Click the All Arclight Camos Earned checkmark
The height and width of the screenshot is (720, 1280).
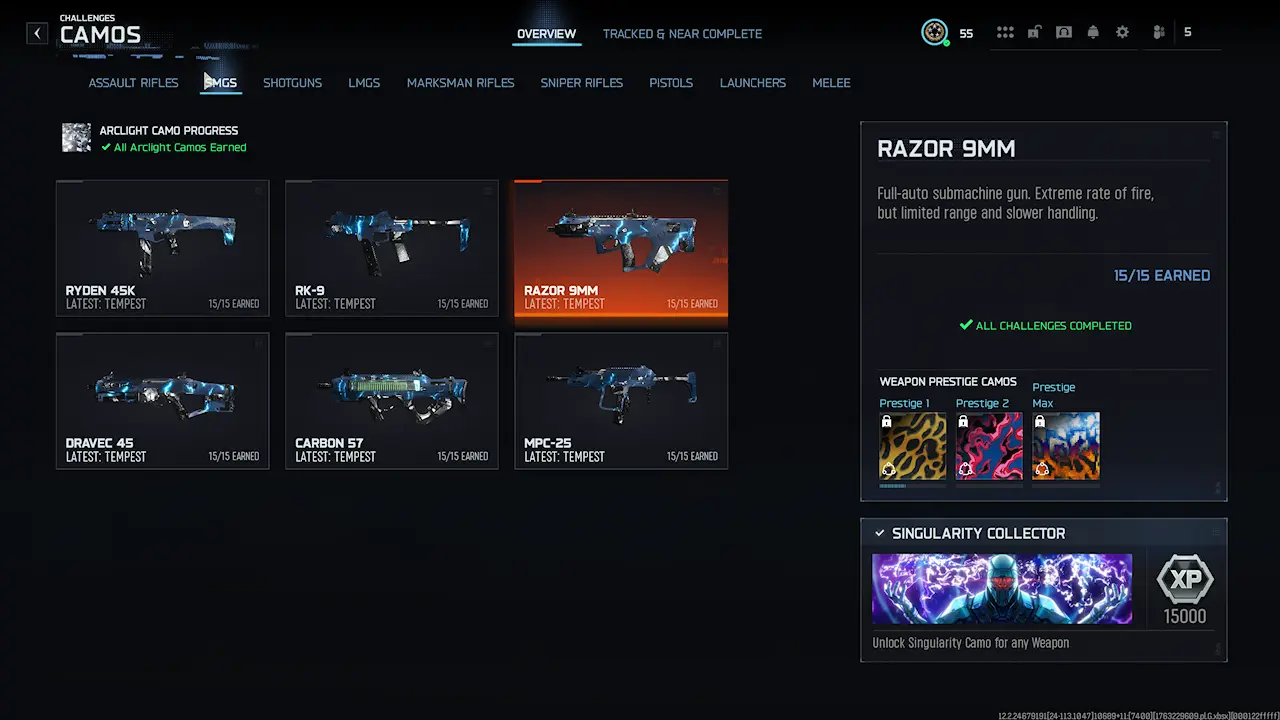coord(105,147)
